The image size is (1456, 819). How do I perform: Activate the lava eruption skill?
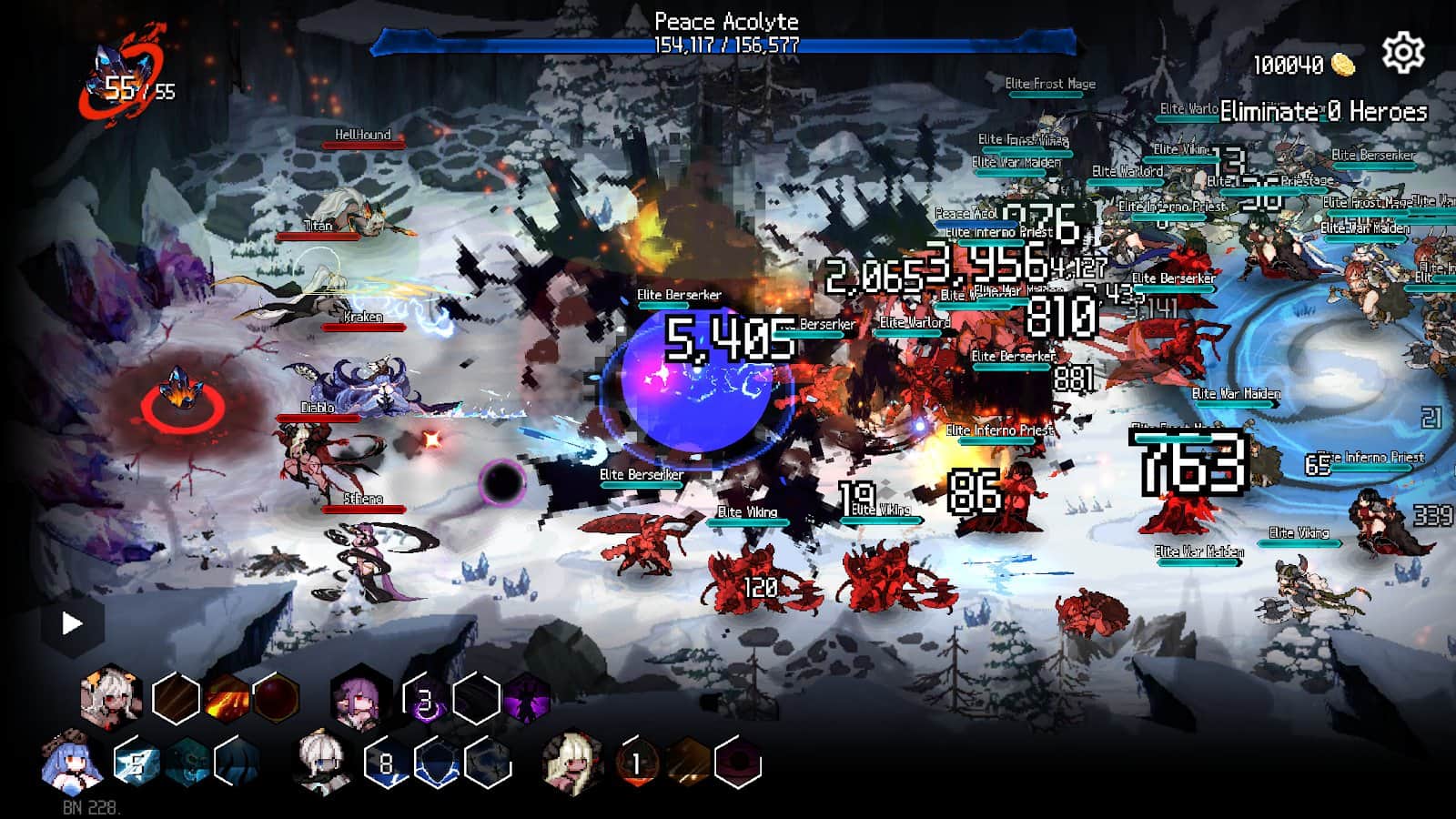227,698
